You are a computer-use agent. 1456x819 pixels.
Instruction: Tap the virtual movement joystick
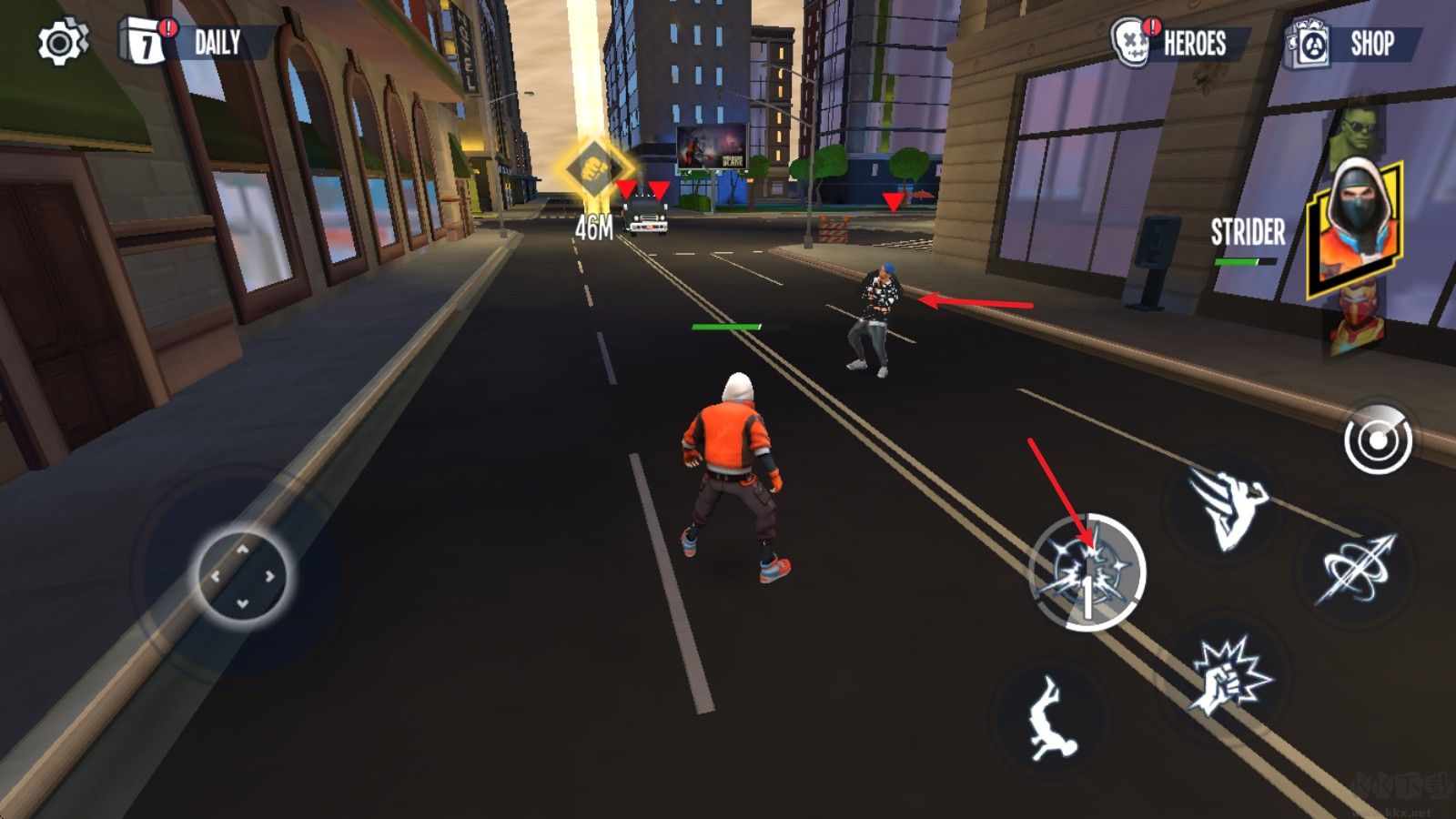(x=242, y=575)
